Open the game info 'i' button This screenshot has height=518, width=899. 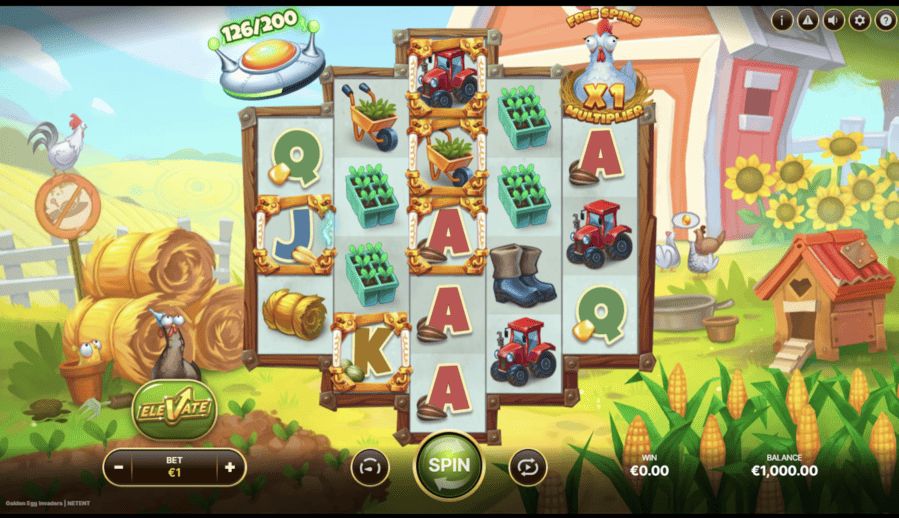(x=782, y=19)
